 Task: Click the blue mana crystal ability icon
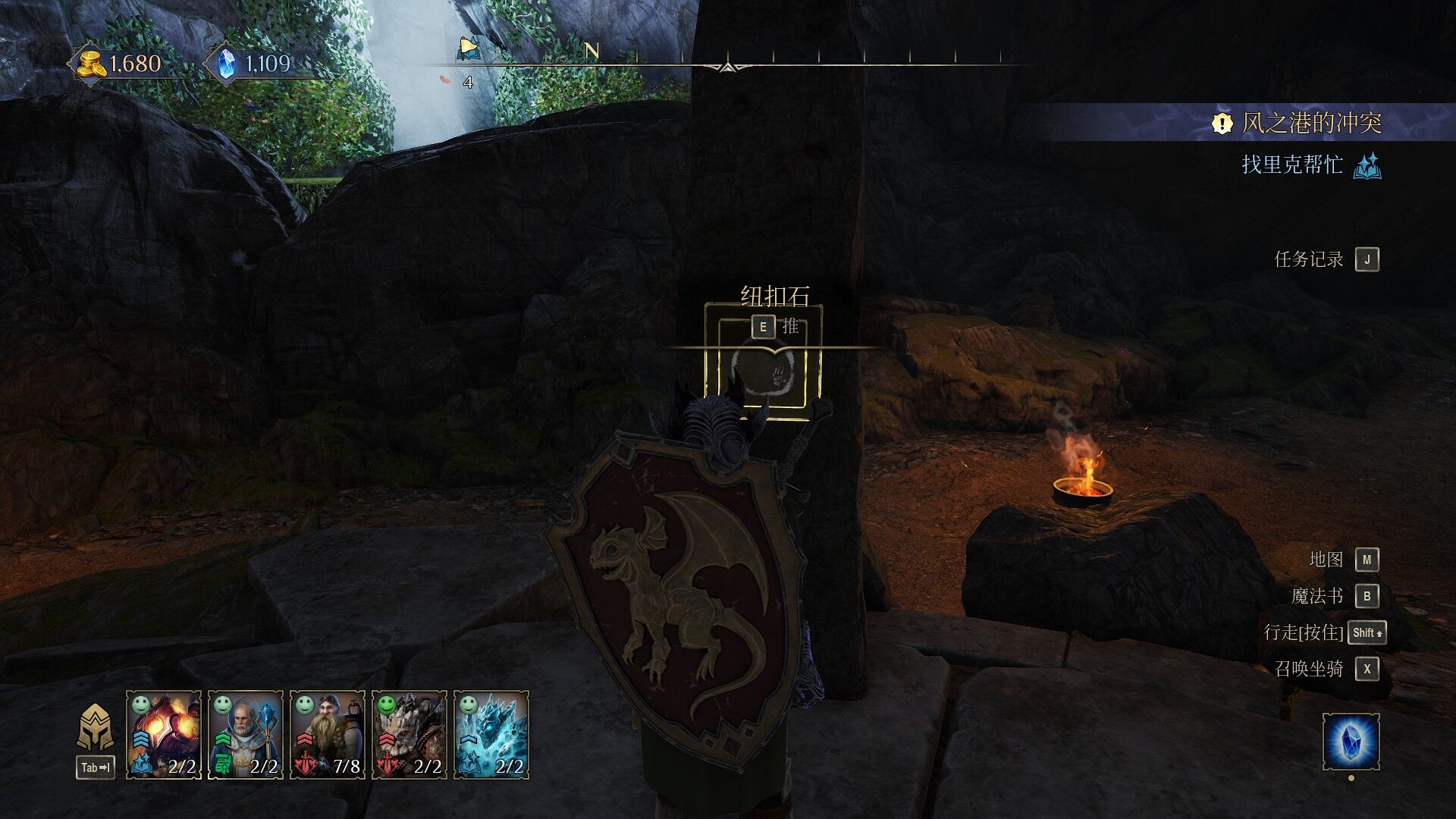point(1351,741)
